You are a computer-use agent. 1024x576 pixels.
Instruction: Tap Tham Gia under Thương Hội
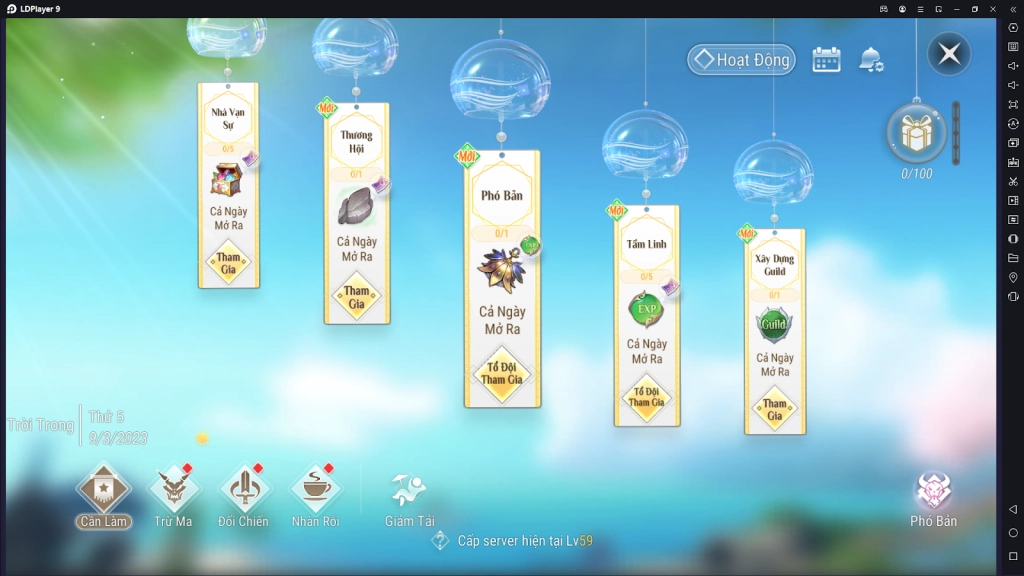(357, 297)
